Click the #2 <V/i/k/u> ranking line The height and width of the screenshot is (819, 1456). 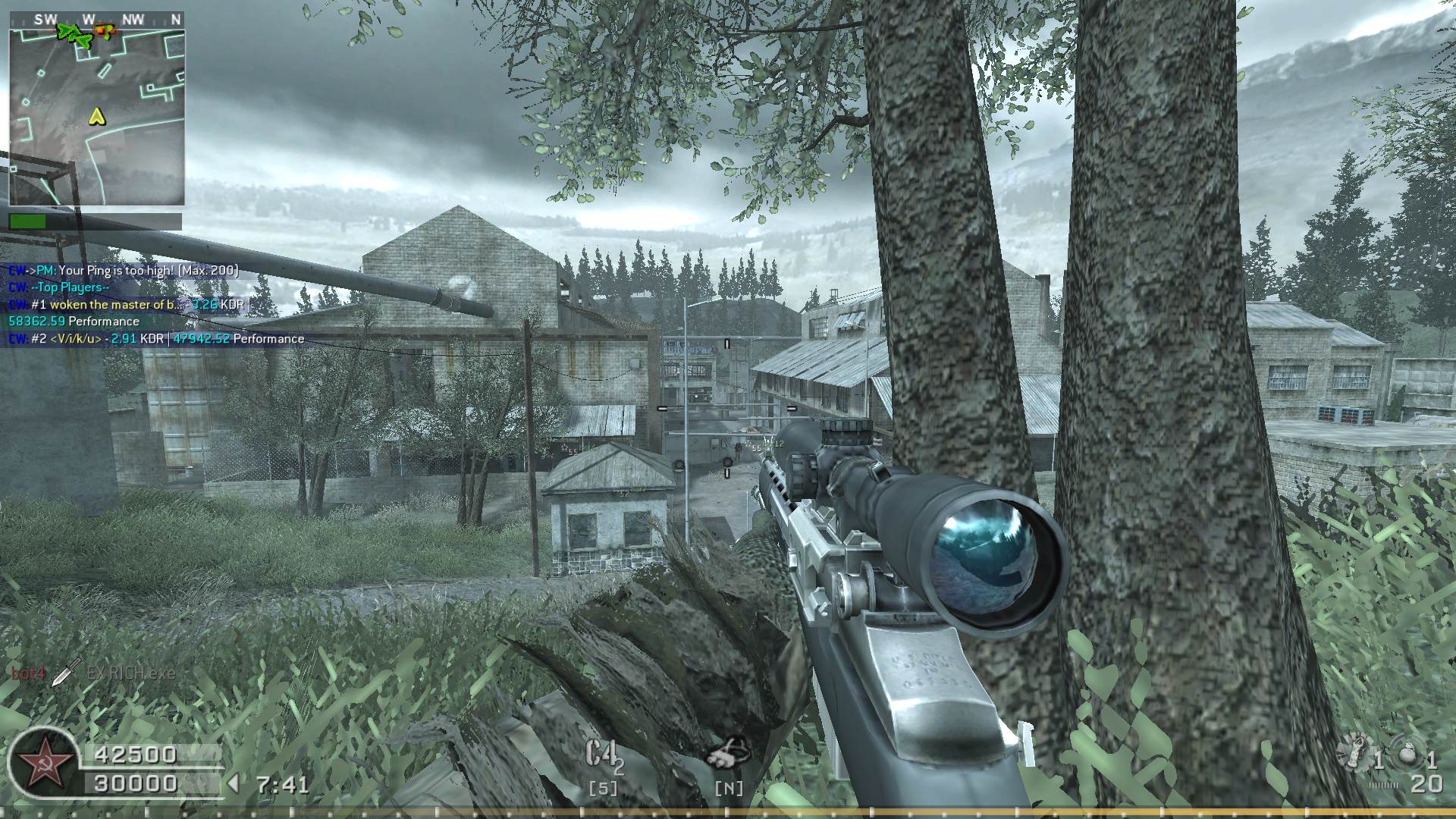click(x=156, y=339)
